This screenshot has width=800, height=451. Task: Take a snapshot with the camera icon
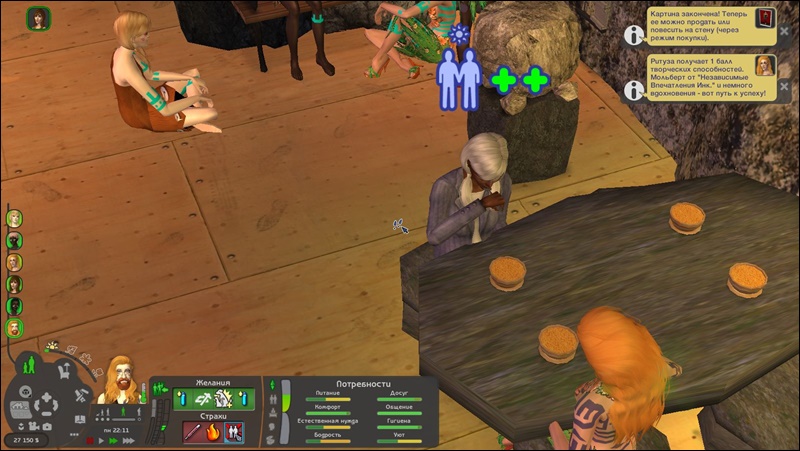[x=49, y=426]
